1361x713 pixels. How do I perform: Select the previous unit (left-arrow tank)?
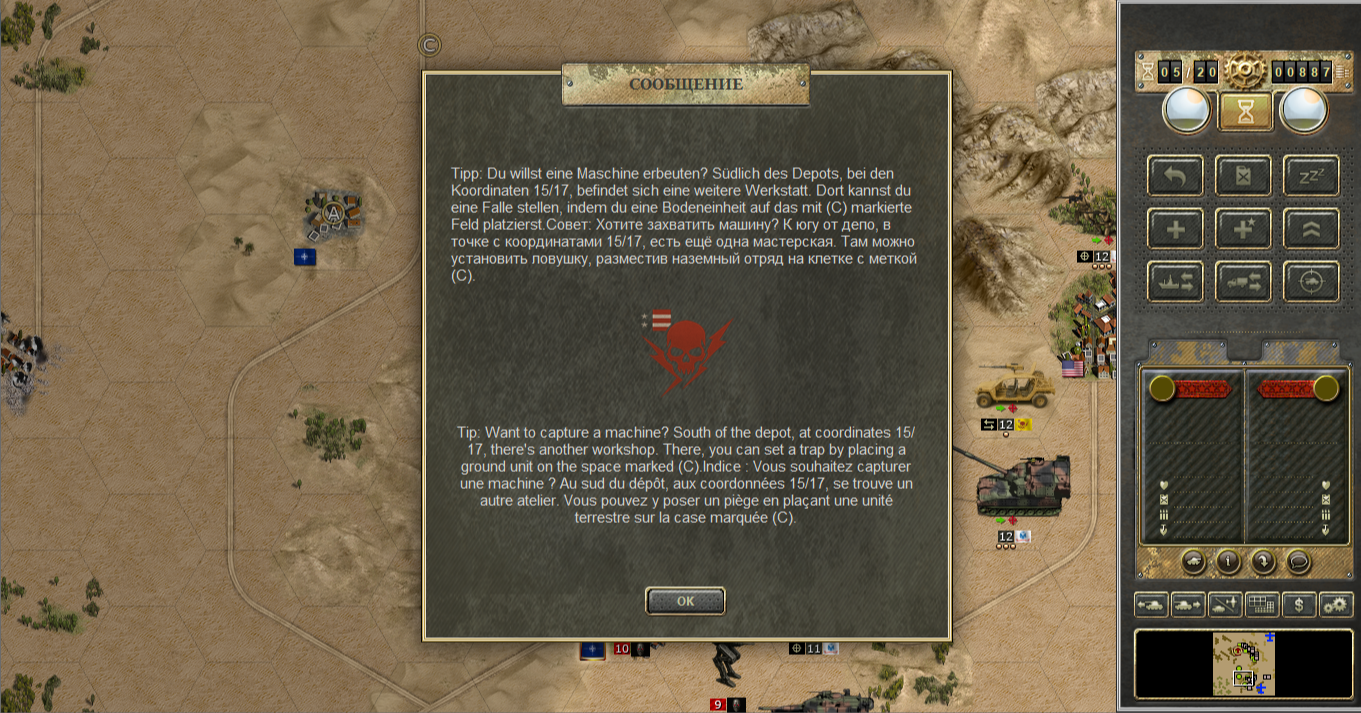1150,604
